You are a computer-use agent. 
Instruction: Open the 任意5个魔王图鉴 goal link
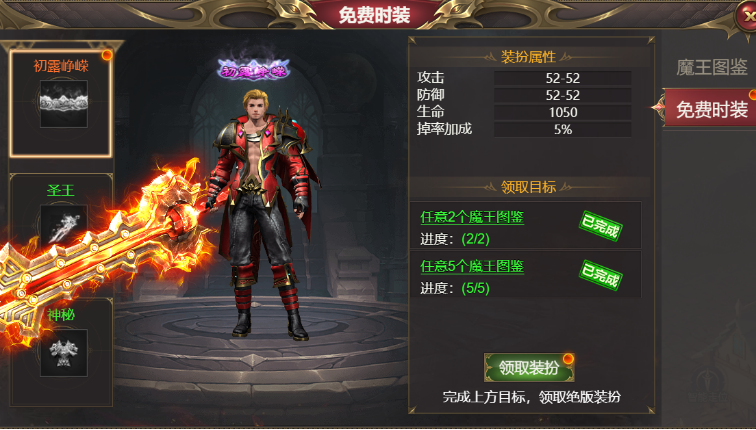[473, 266]
